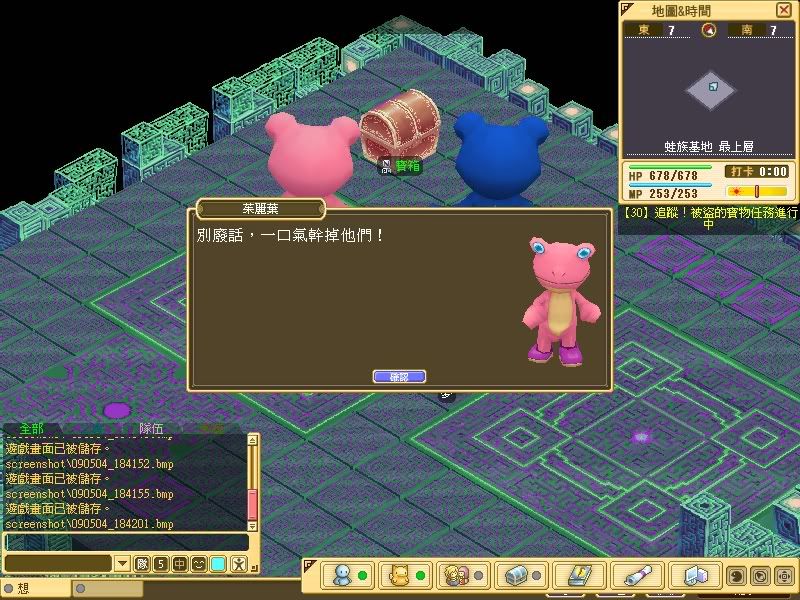Image resolution: width=800 pixels, height=600 pixels.
Task: Open the yellow pet toolbar button
Action: (400, 576)
